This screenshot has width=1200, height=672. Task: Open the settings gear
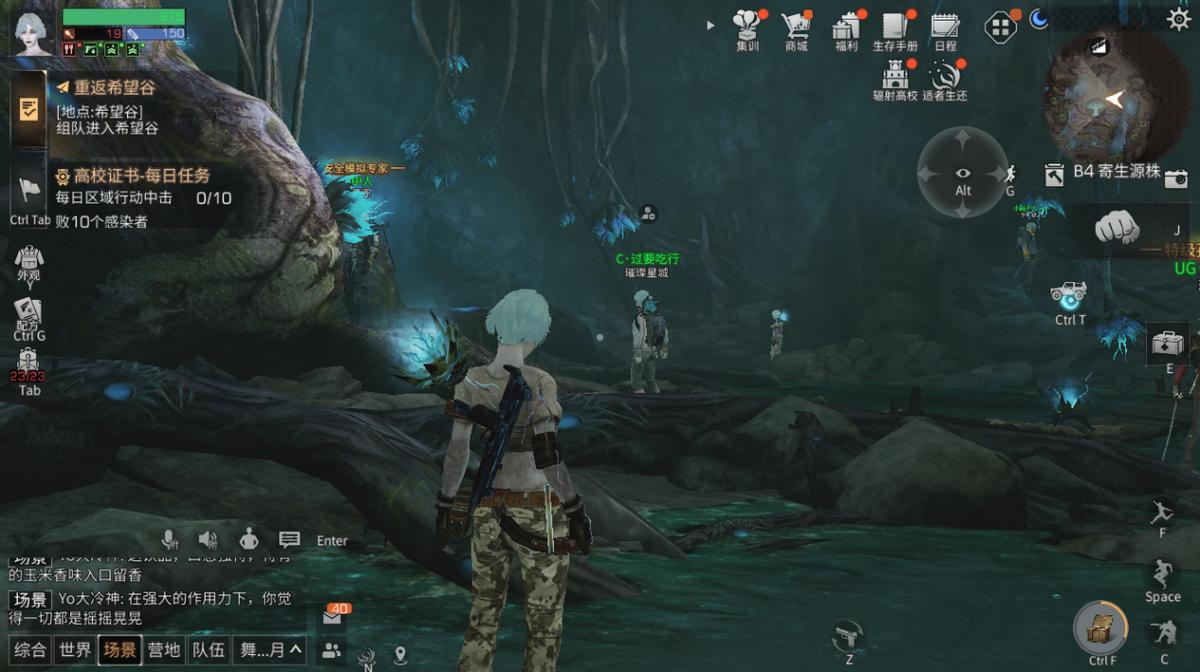(1179, 18)
